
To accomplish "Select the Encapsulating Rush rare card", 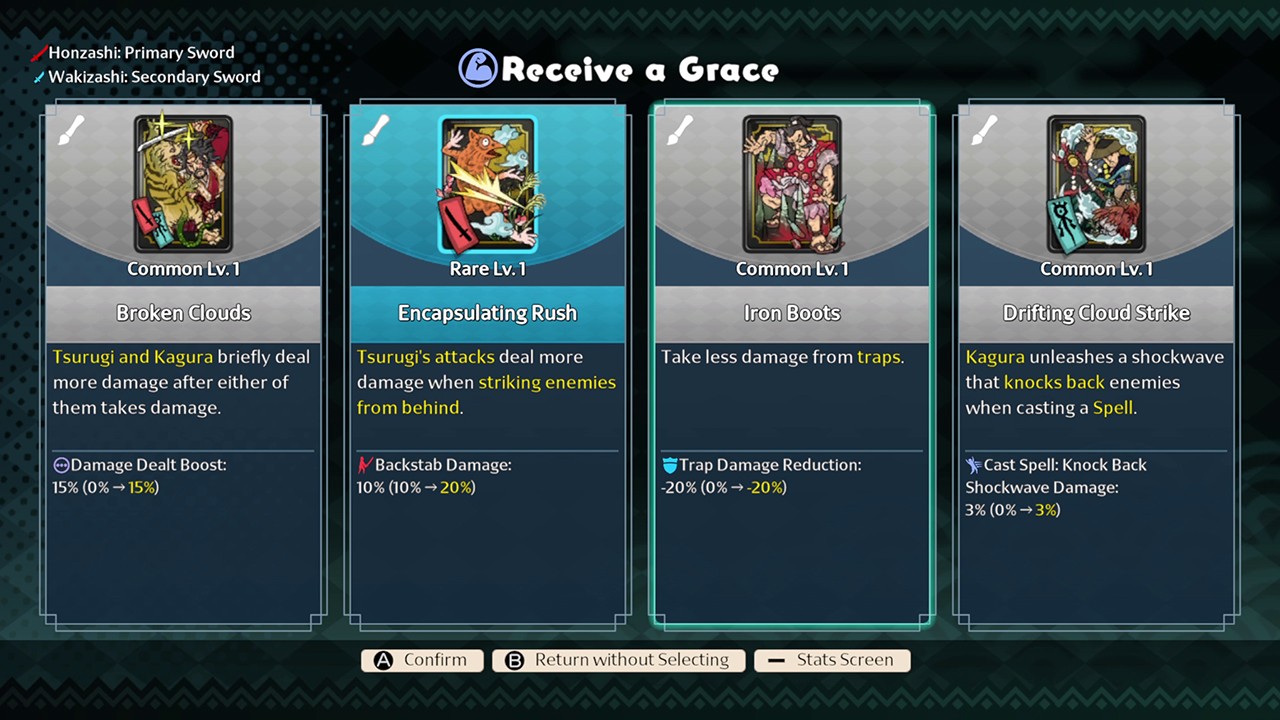I will tap(487, 365).
